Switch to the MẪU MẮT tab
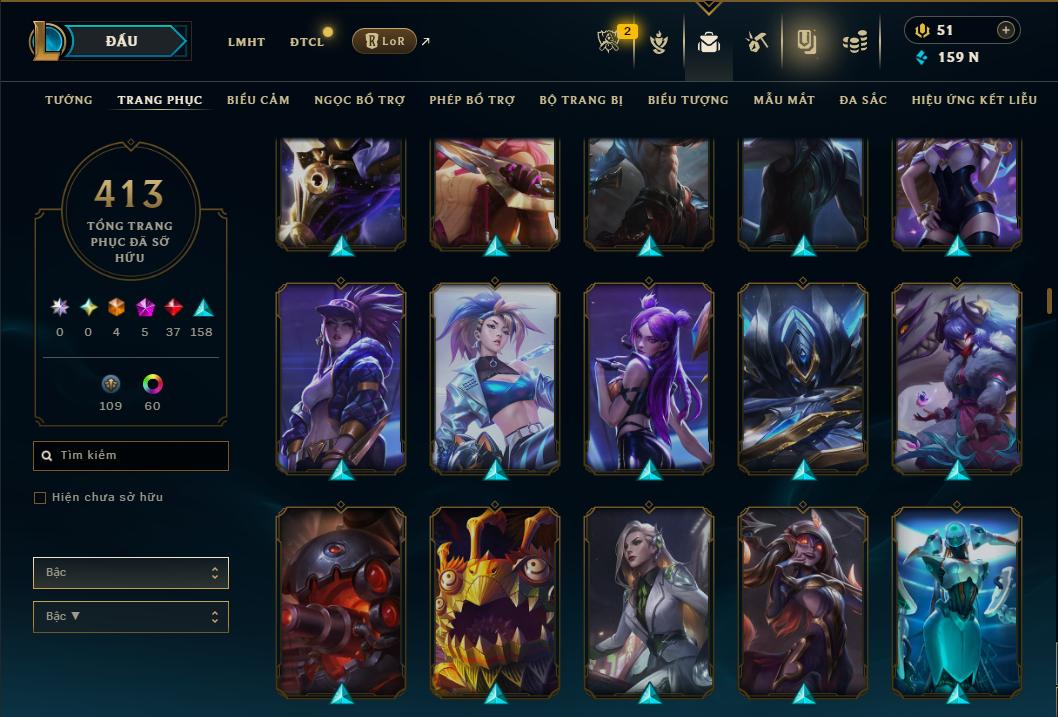 point(784,100)
